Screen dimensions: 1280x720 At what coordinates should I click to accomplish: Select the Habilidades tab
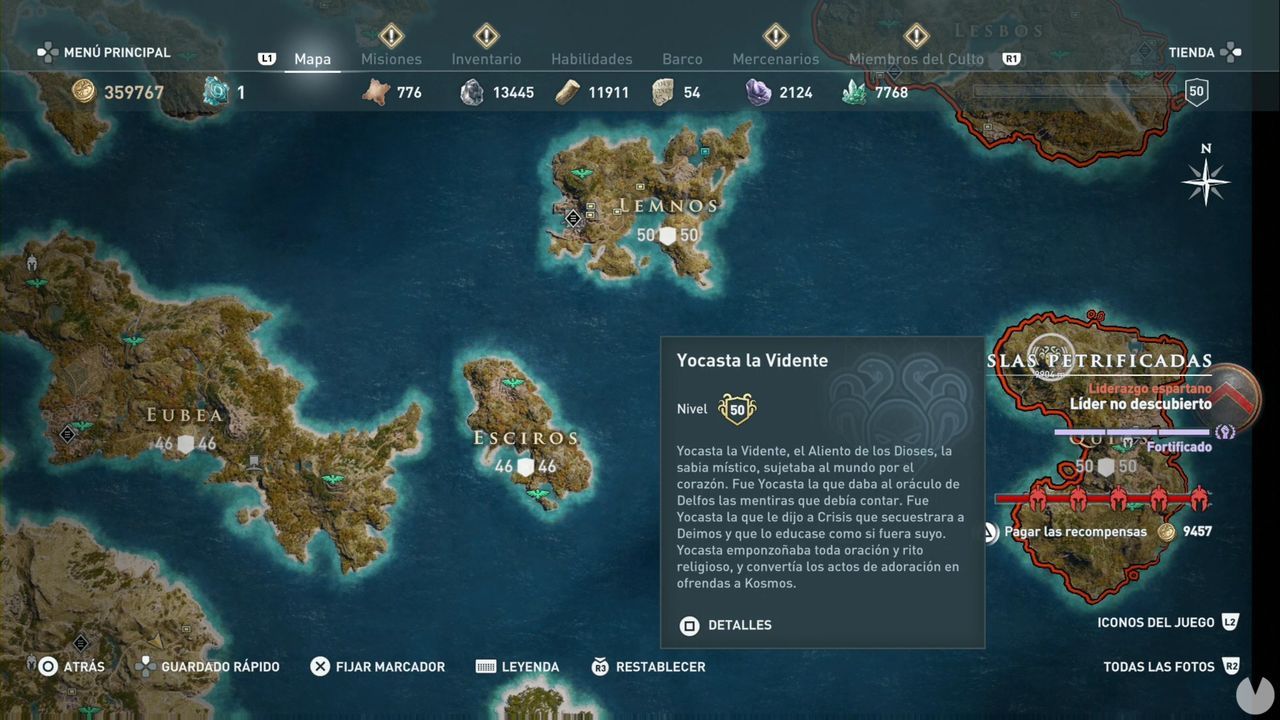click(x=591, y=59)
